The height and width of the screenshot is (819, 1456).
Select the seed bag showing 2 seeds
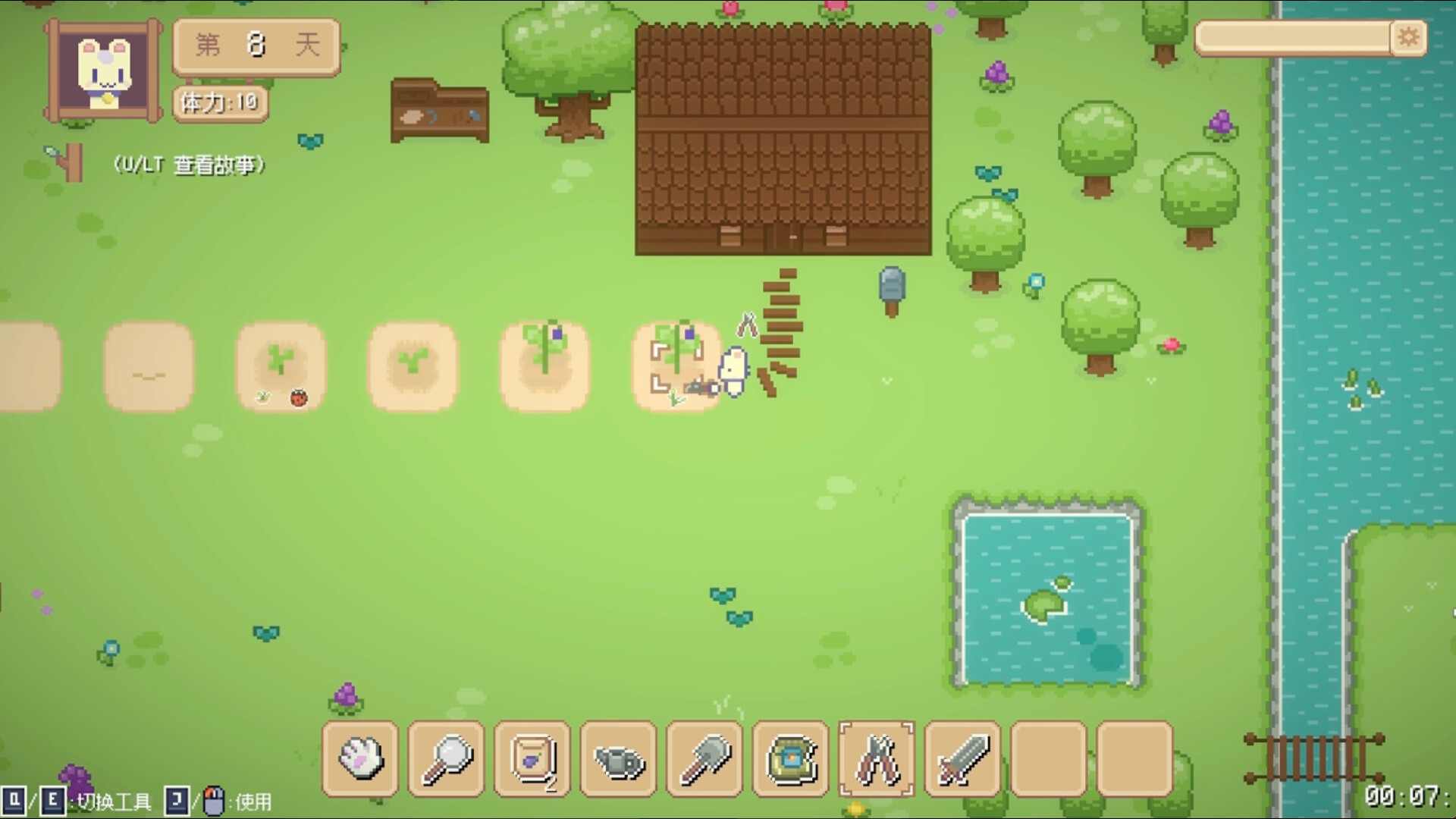coord(532,758)
